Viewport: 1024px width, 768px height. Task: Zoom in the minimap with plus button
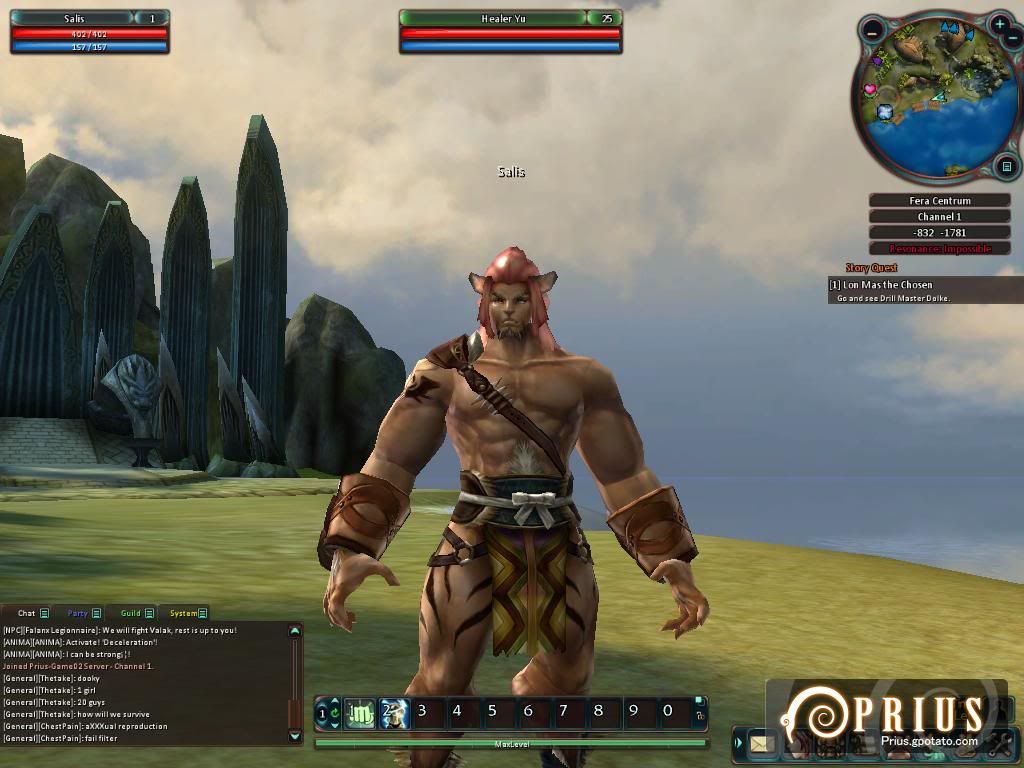coord(1000,24)
